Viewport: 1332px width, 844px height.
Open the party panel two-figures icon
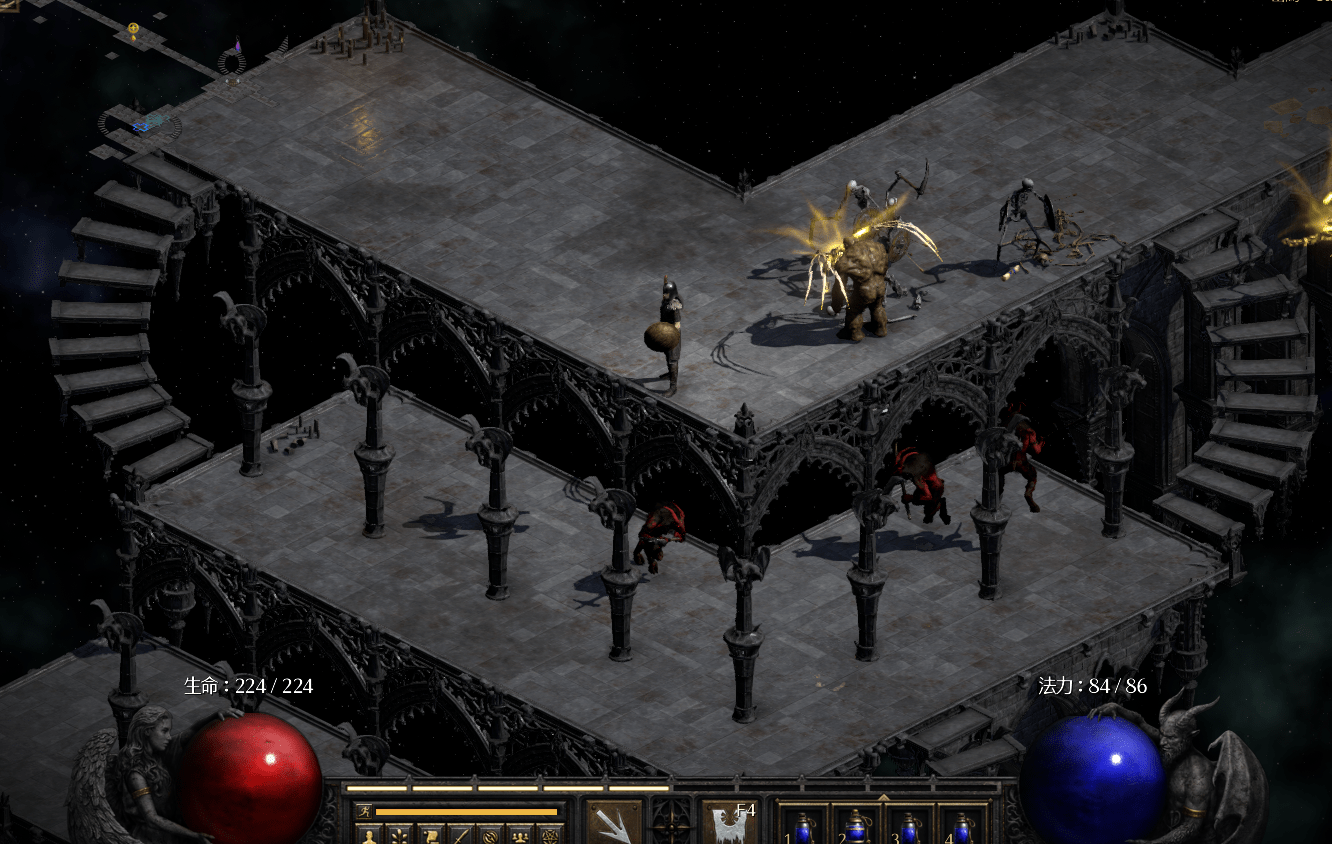[519, 835]
